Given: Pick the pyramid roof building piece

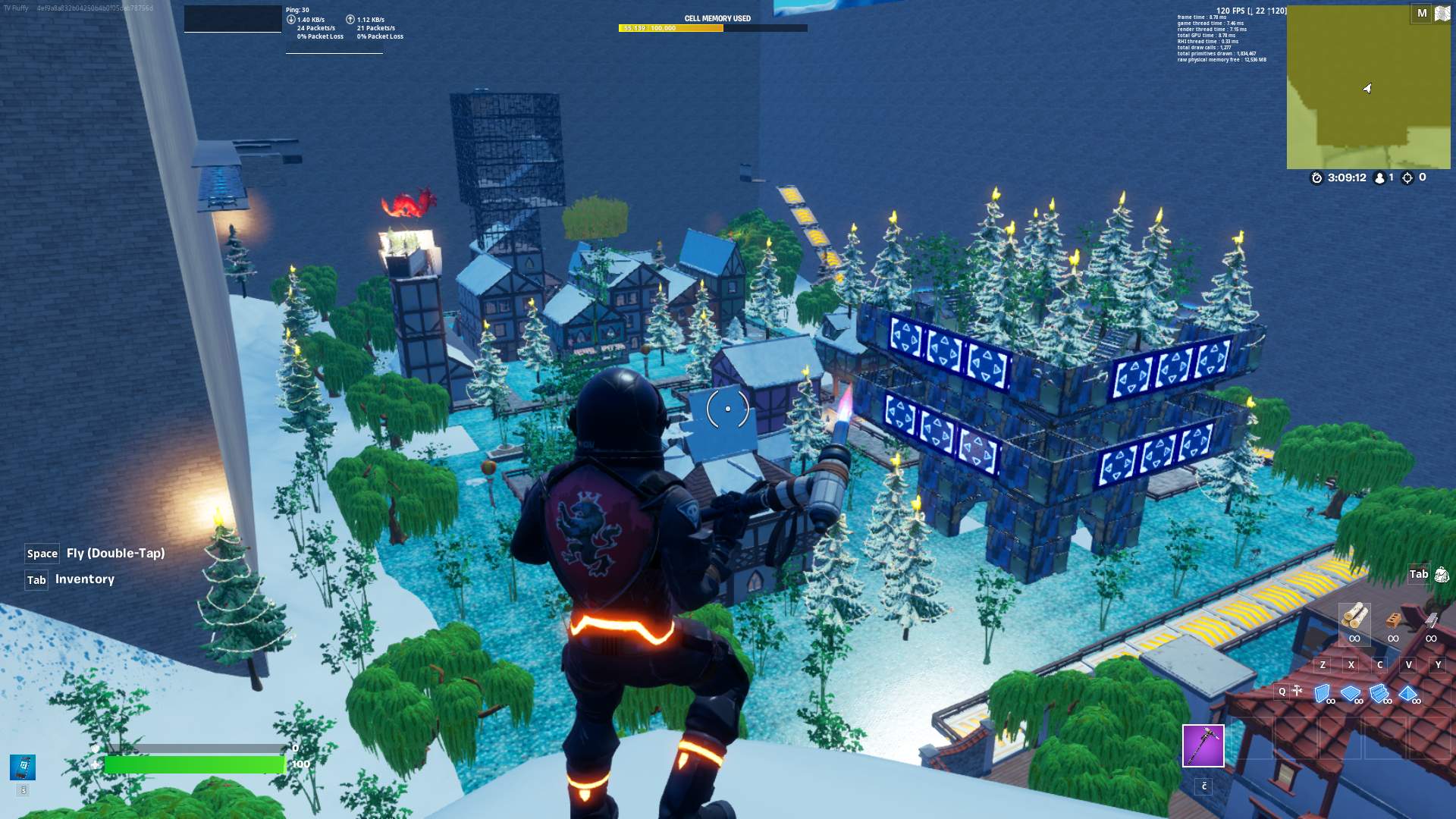Looking at the screenshot, I should (x=1408, y=693).
